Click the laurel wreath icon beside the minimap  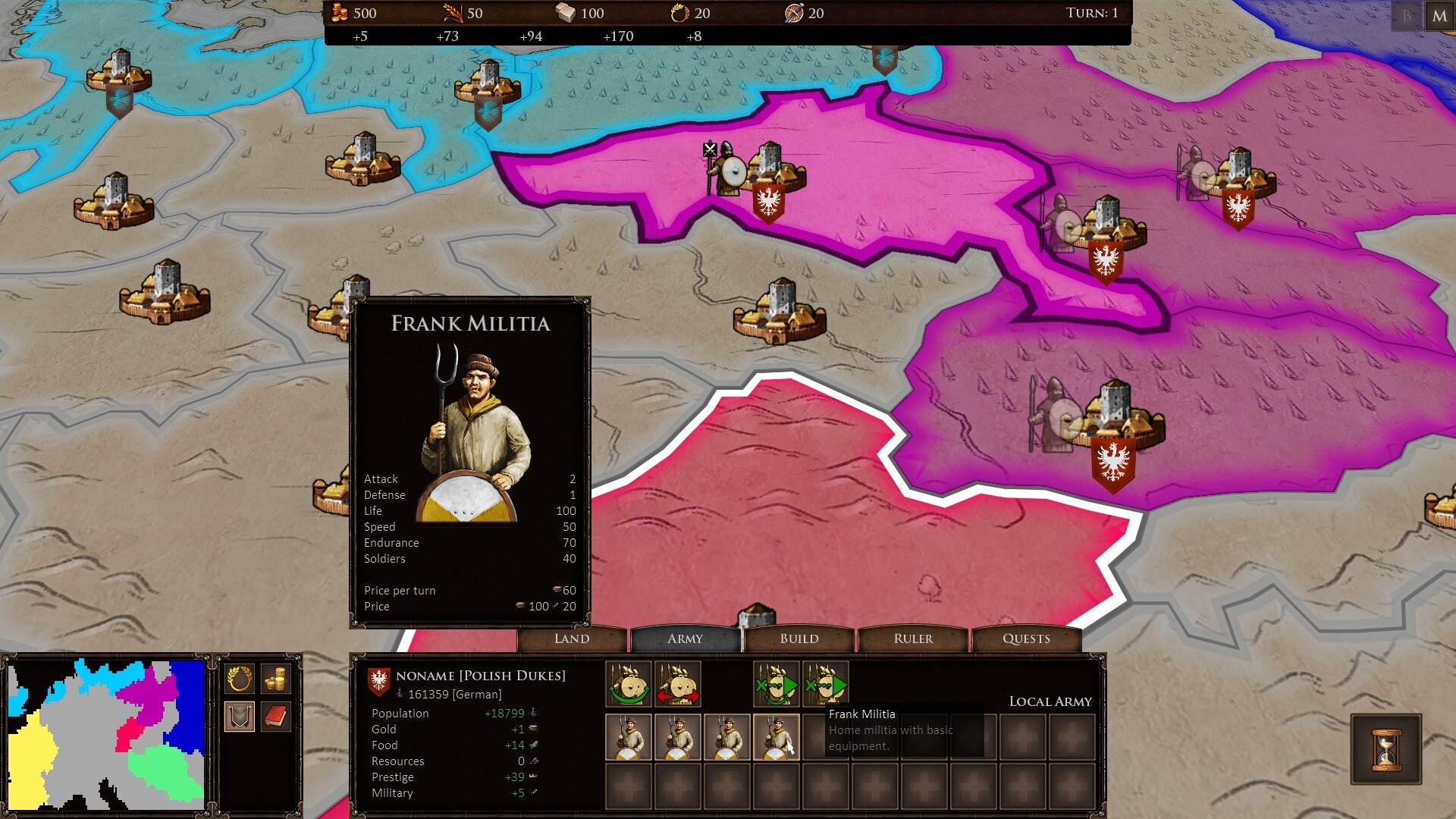(239, 679)
